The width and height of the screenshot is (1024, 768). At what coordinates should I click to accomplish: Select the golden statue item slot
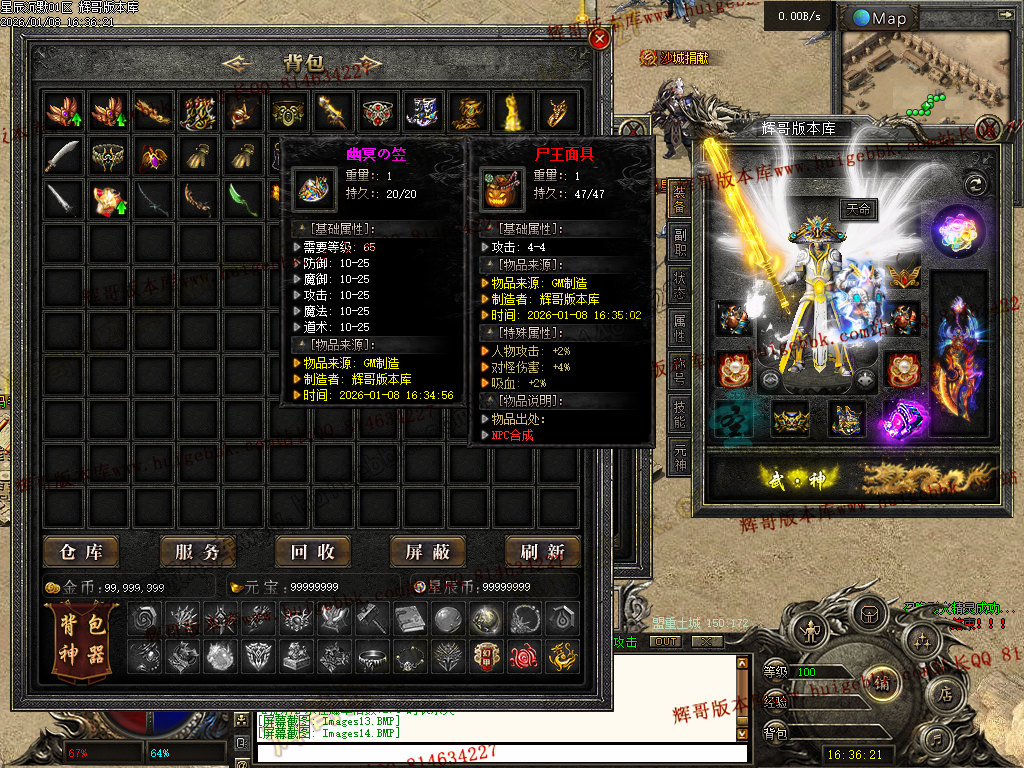pos(513,112)
